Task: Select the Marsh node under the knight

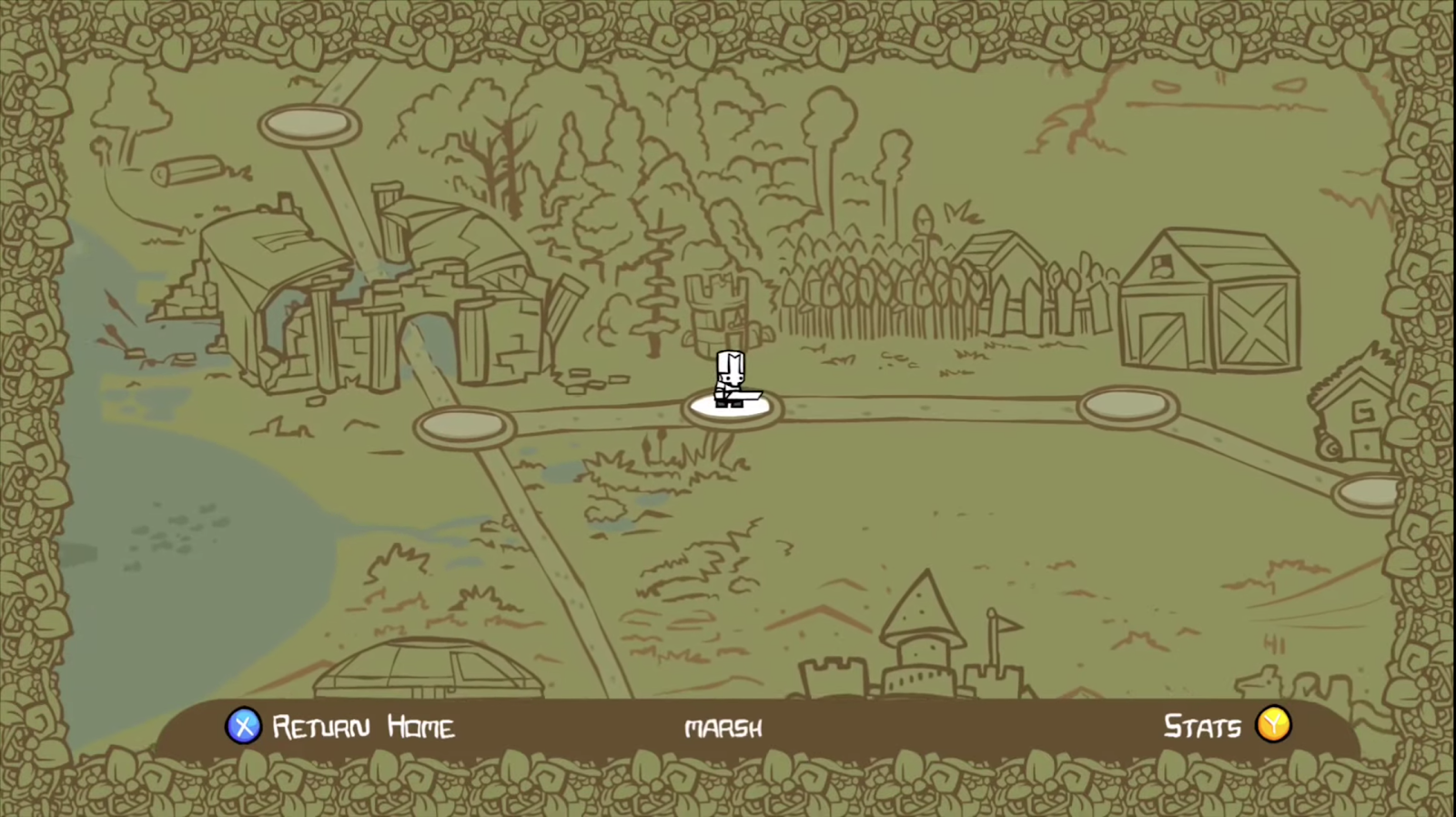Action: tap(732, 407)
